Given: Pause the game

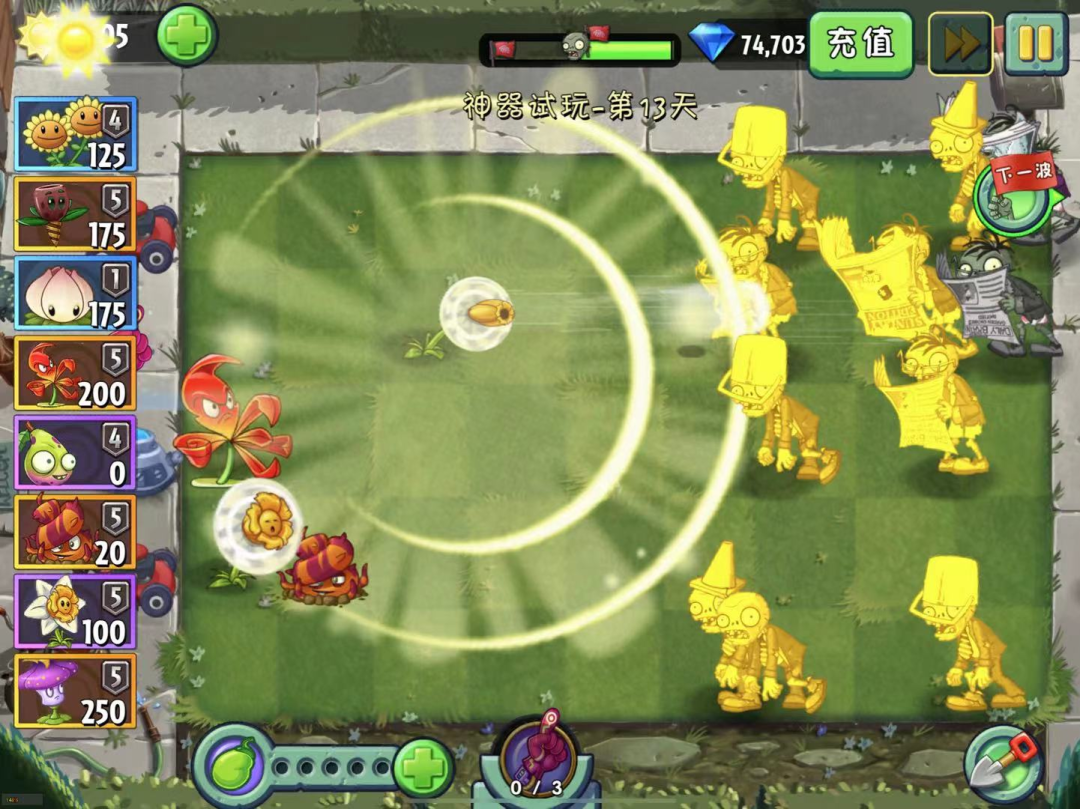Looking at the screenshot, I should click(1036, 44).
